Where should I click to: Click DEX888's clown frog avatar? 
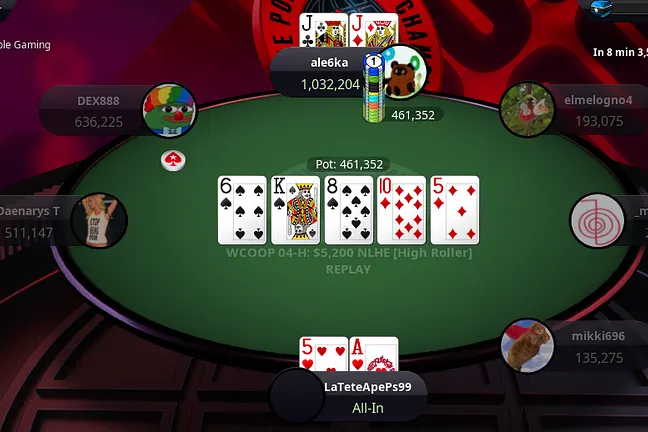(x=169, y=109)
